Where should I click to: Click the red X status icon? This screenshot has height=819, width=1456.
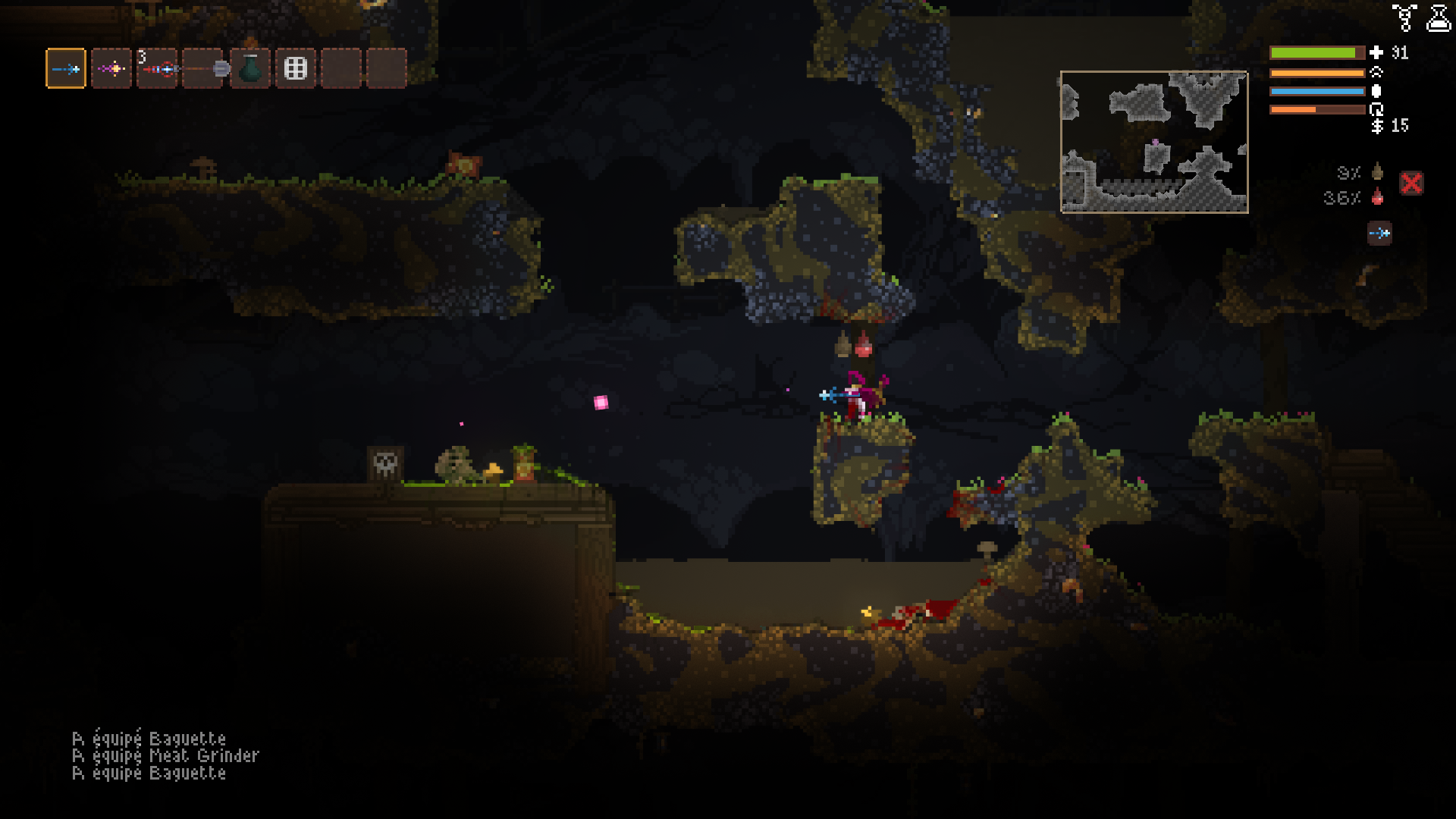pyautogui.click(x=1411, y=183)
